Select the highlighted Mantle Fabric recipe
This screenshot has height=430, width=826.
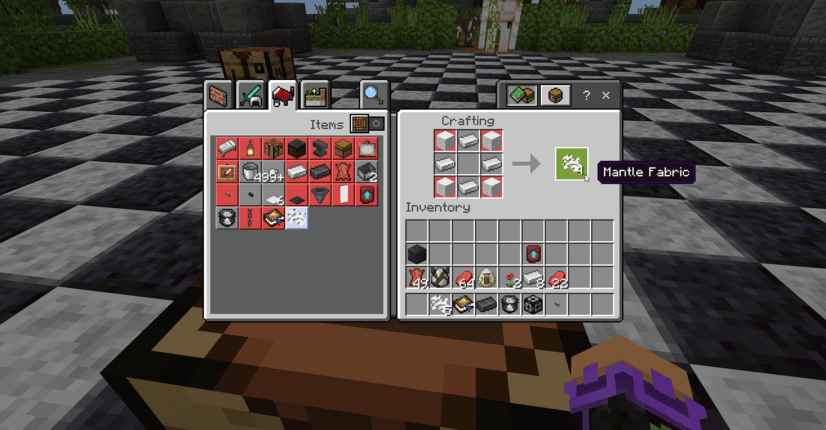(297, 217)
